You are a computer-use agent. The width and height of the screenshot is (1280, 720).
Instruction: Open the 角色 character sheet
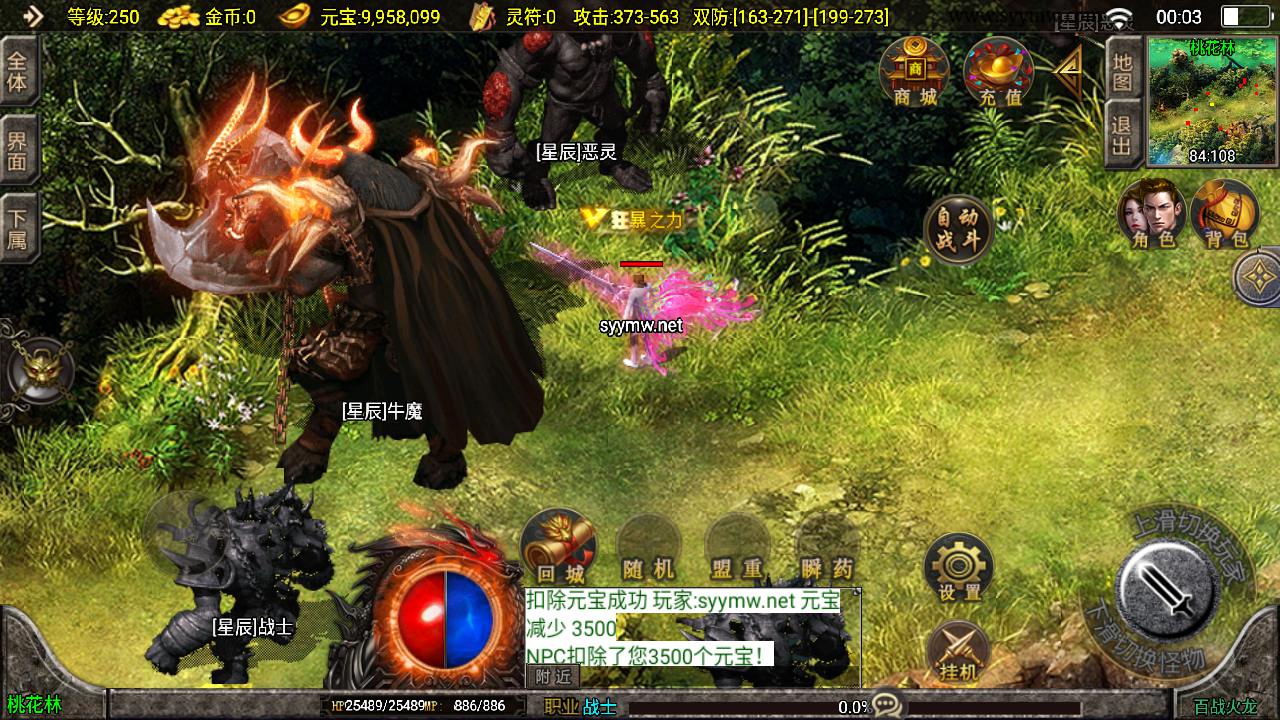click(x=1152, y=212)
